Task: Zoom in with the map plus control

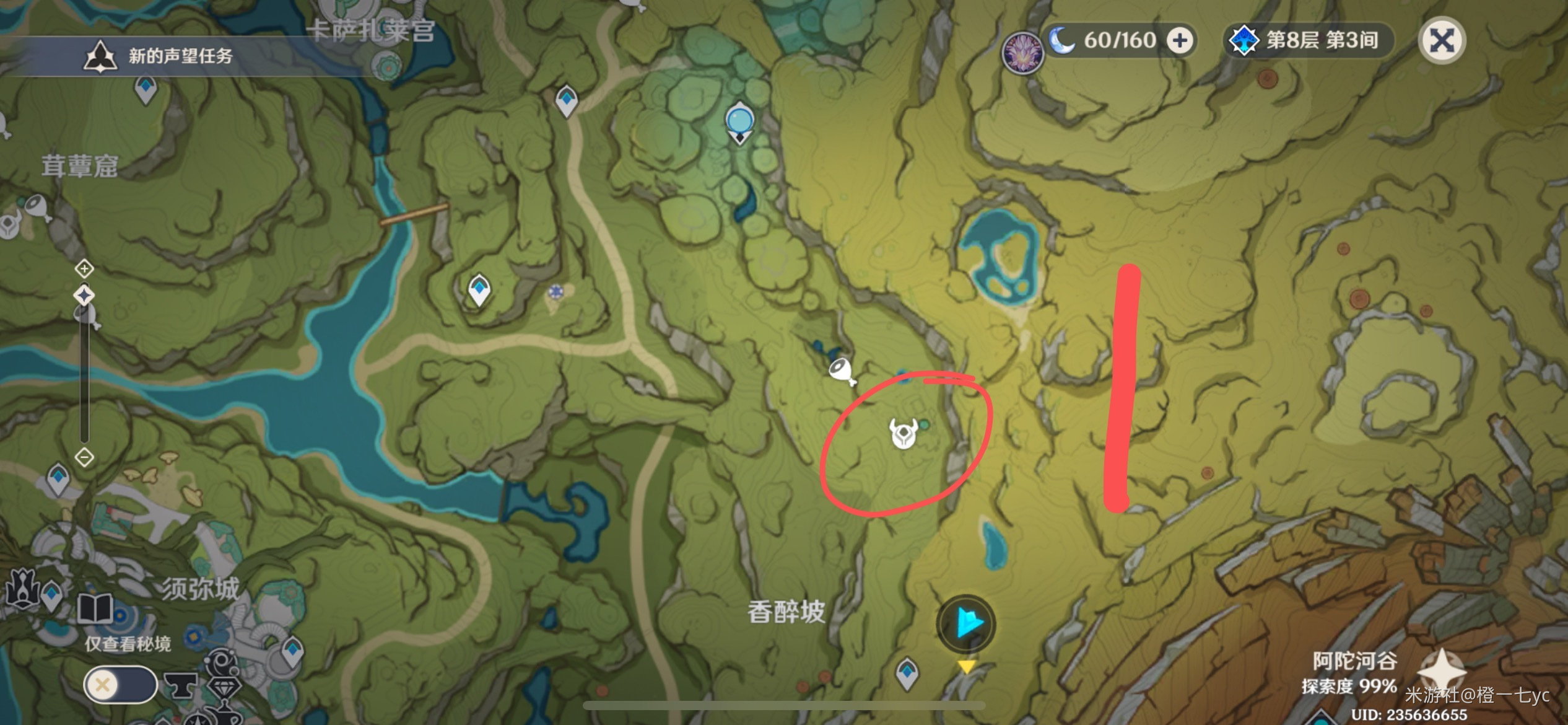Action: click(x=84, y=268)
